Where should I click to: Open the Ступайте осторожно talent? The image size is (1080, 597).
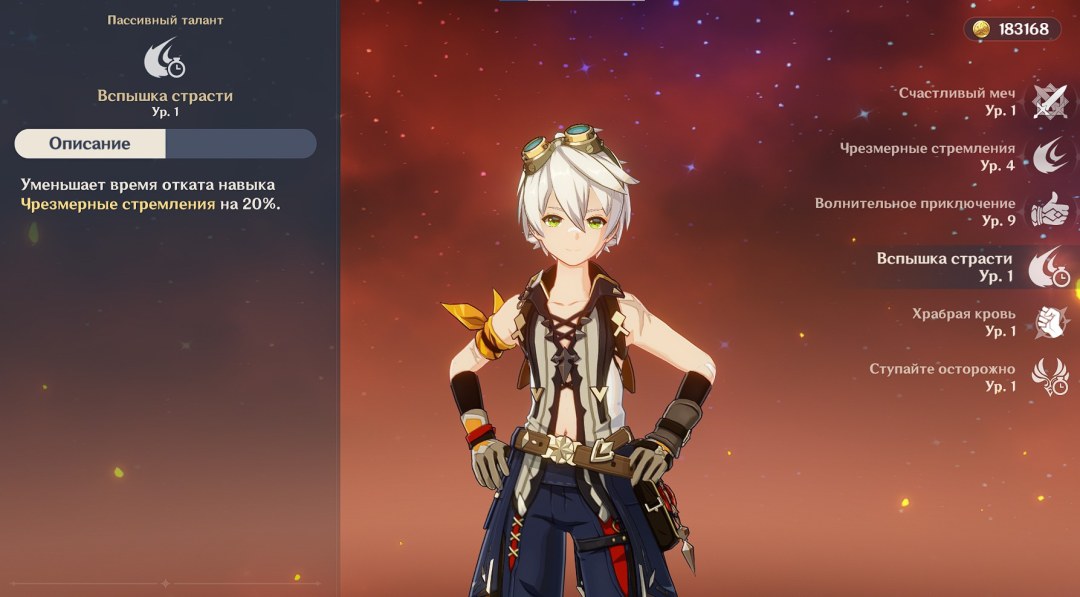[x=1049, y=377]
